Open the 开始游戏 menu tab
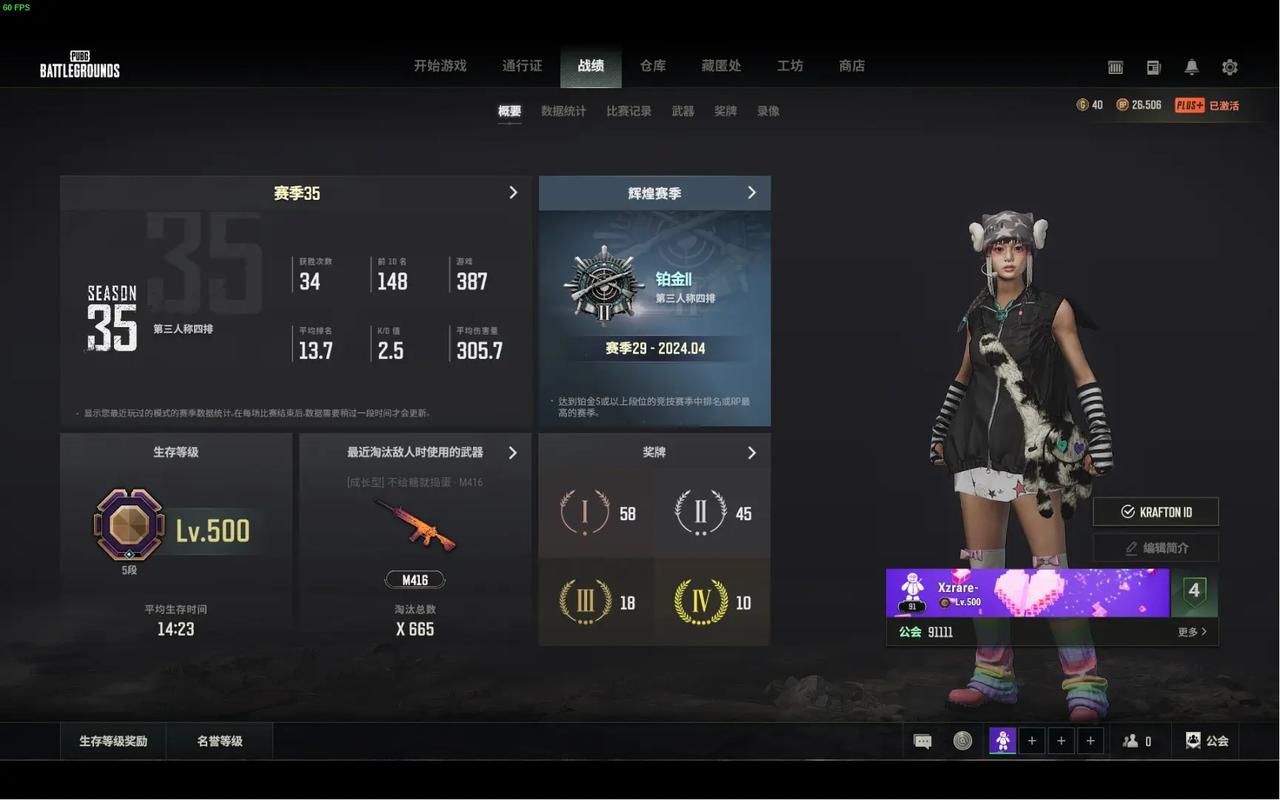This screenshot has width=1280, height=800. [440, 66]
